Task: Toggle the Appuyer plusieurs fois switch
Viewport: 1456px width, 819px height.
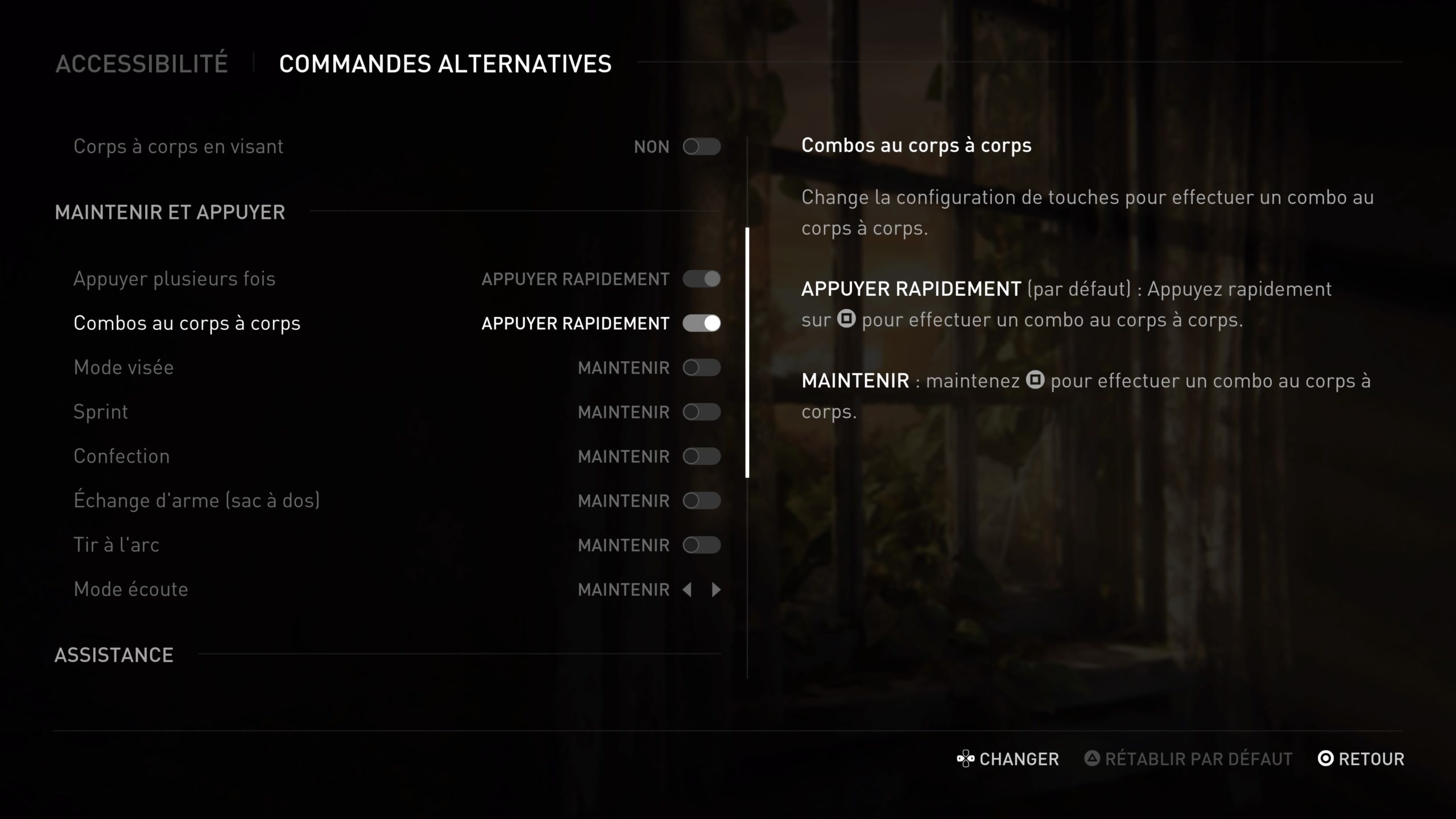Action: point(701,279)
